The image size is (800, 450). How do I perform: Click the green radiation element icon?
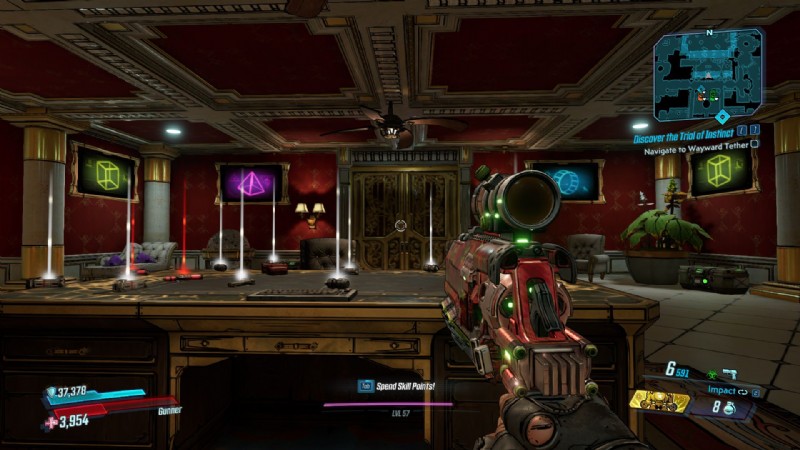pyautogui.click(x=710, y=374)
